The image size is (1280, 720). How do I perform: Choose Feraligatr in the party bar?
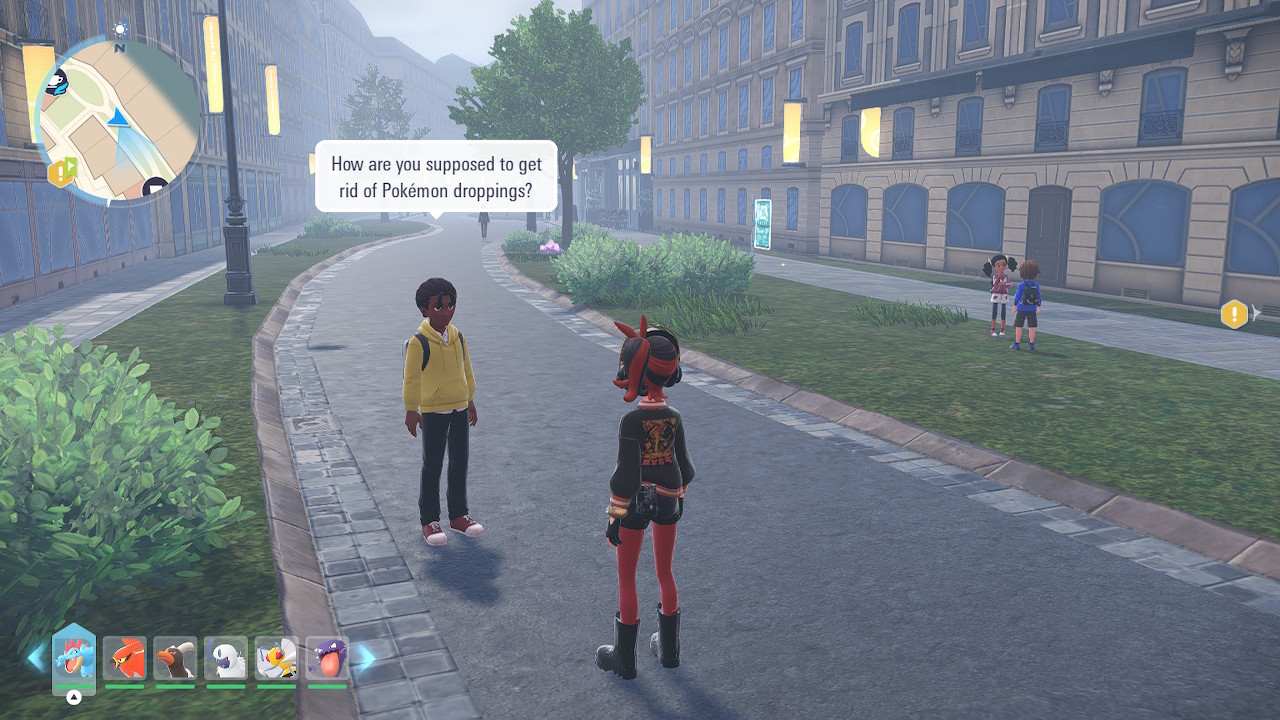pos(74,658)
